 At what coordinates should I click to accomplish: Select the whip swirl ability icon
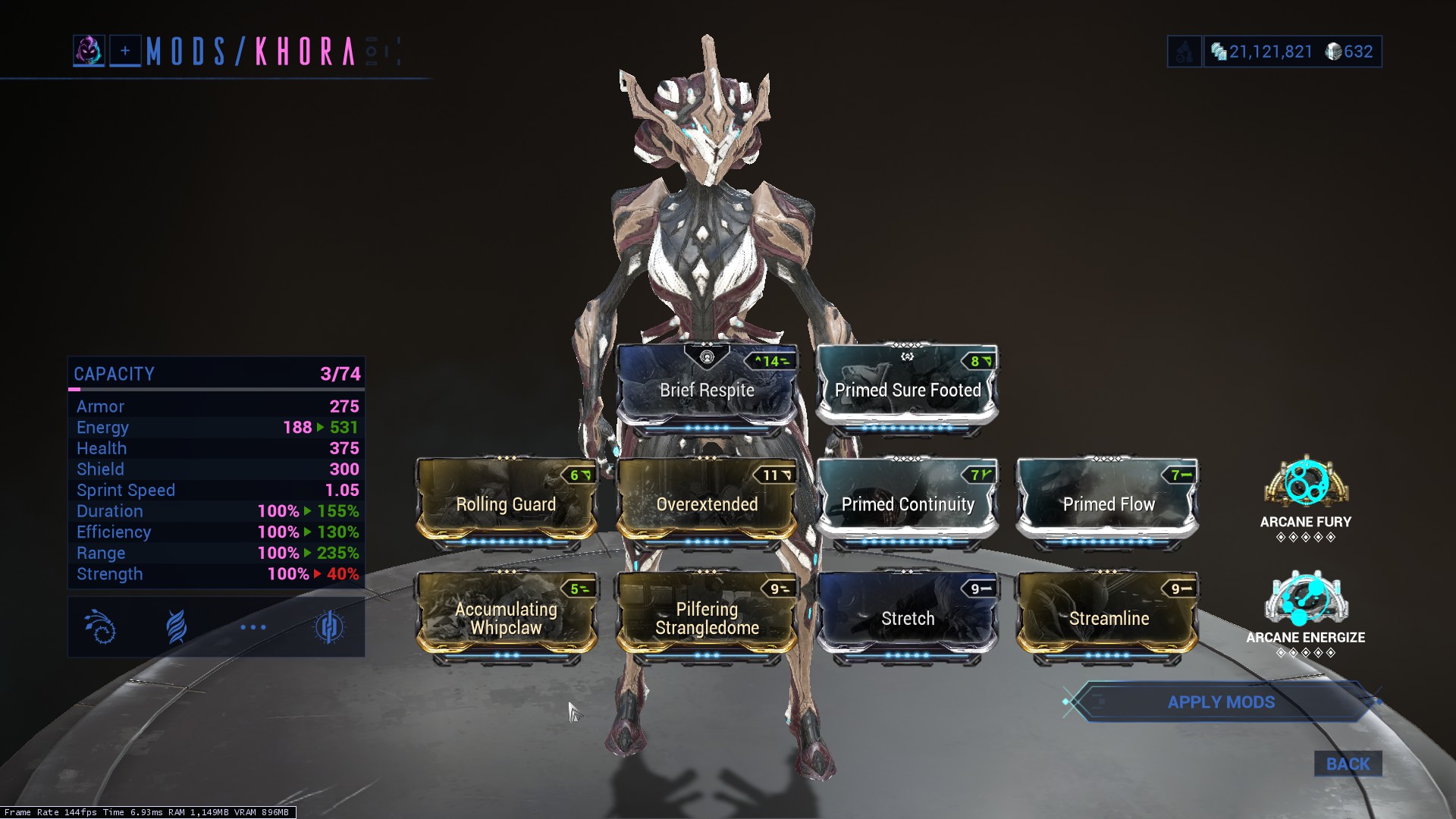(101, 627)
